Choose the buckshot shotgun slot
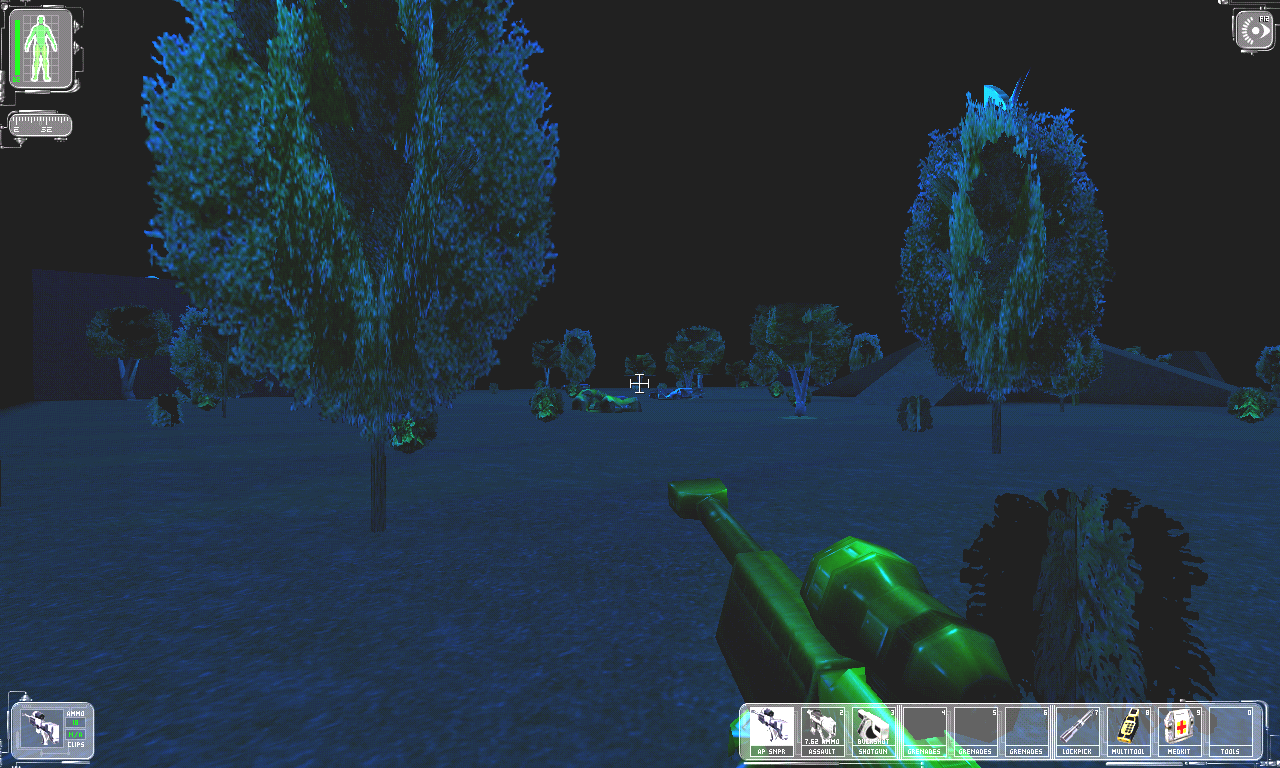This screenshot has height=768, width=1280. (873, 731)
